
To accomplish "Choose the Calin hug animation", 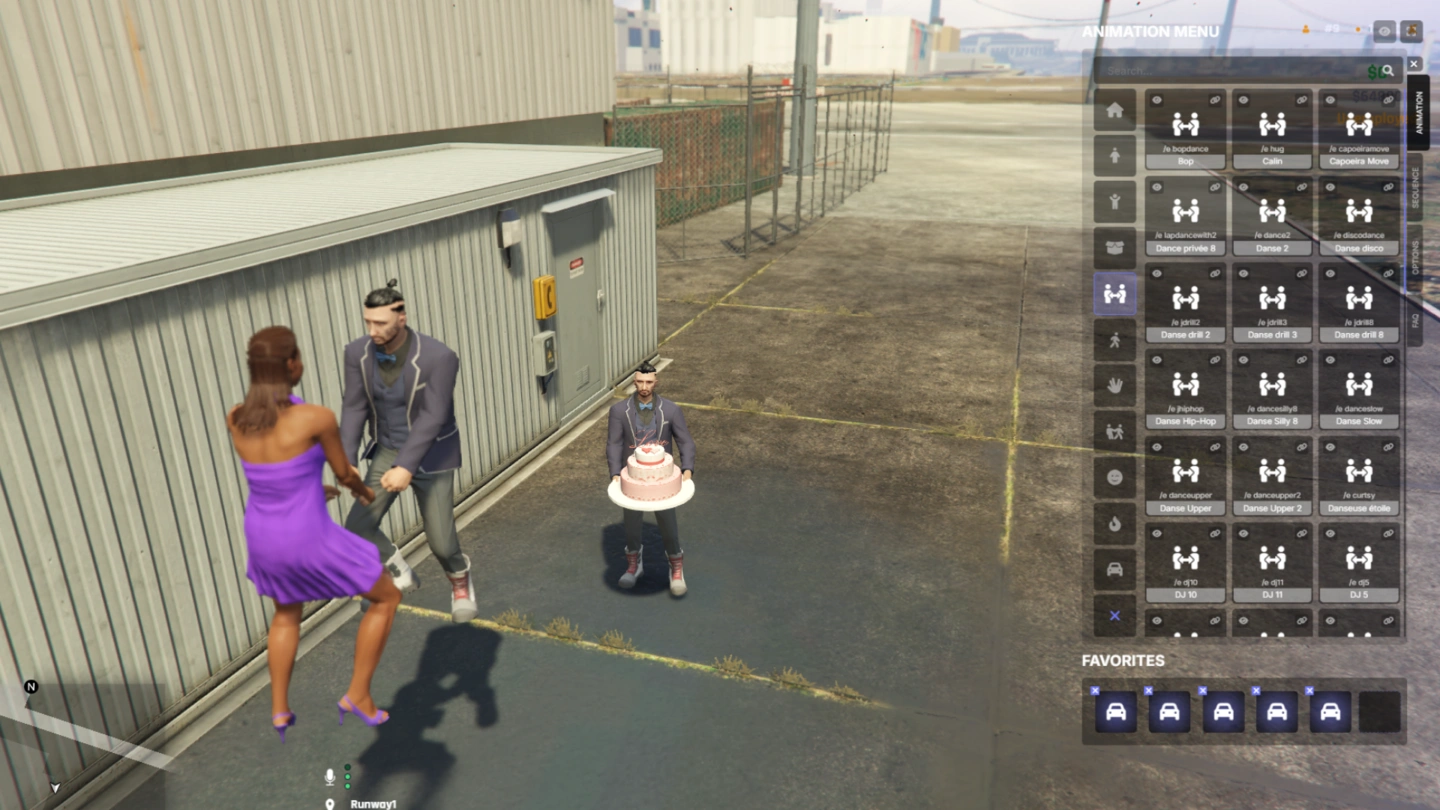I will [1272, 130].
